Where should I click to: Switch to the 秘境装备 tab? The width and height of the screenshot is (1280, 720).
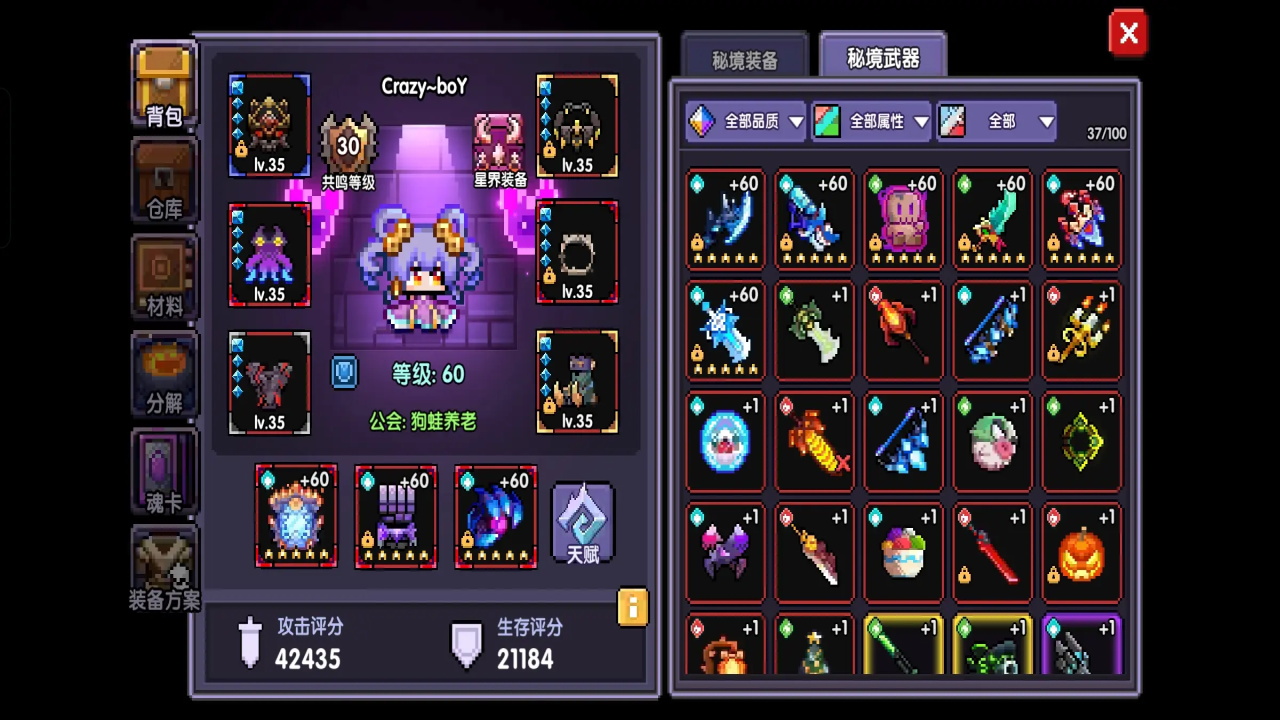point(743,58)
